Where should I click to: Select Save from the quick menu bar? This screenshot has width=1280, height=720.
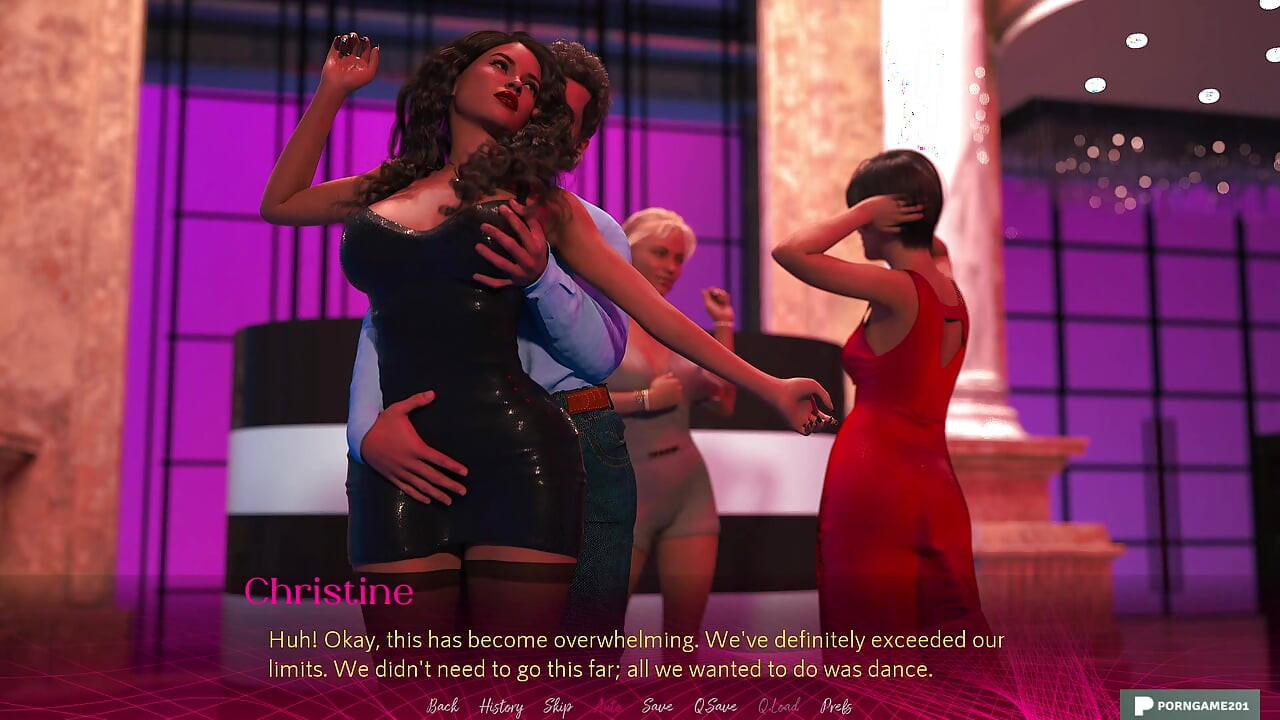pyautogui.click(x=656, y=707)
